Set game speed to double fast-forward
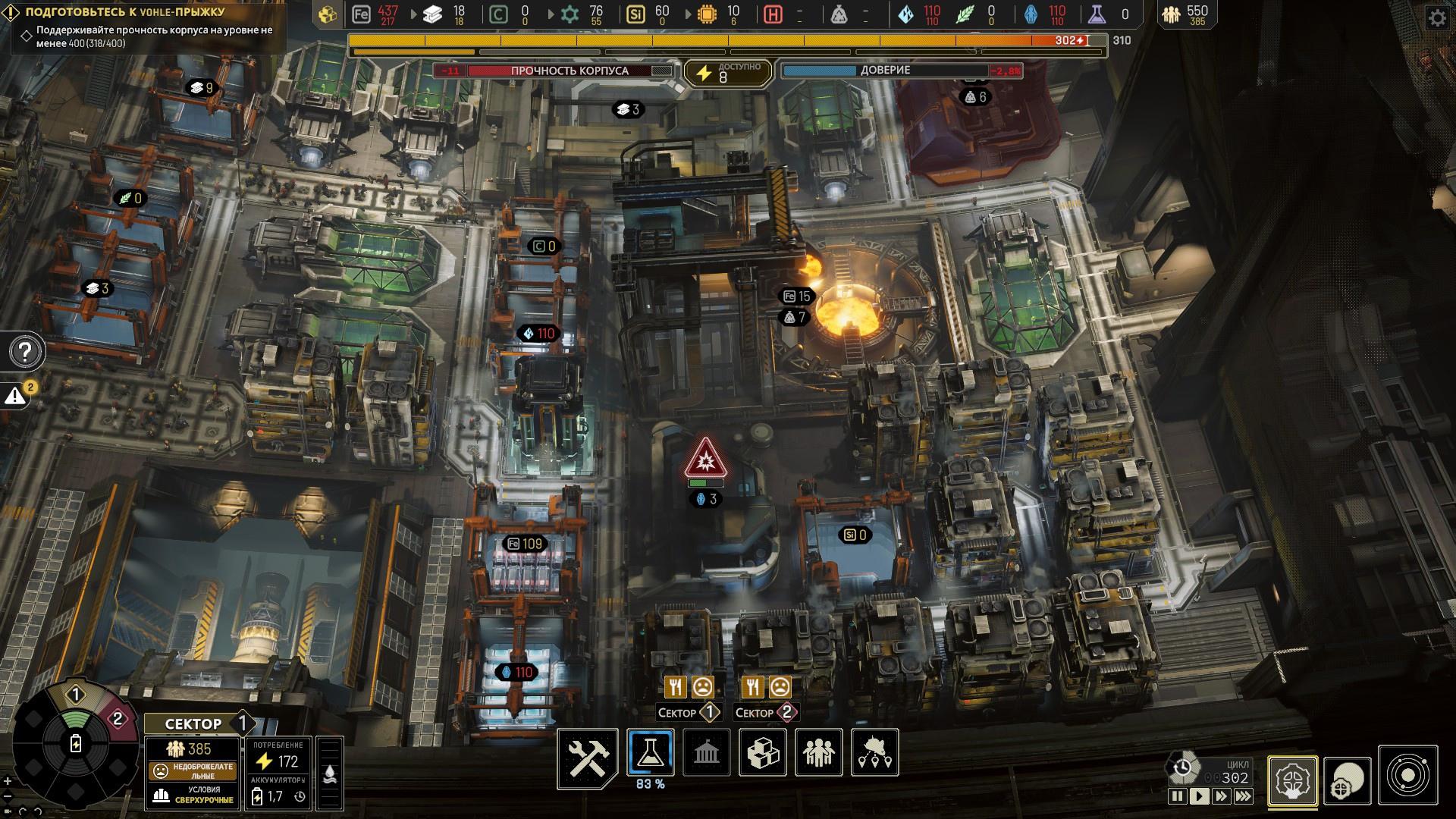The image size is (1456, 819). (1221, 796)
